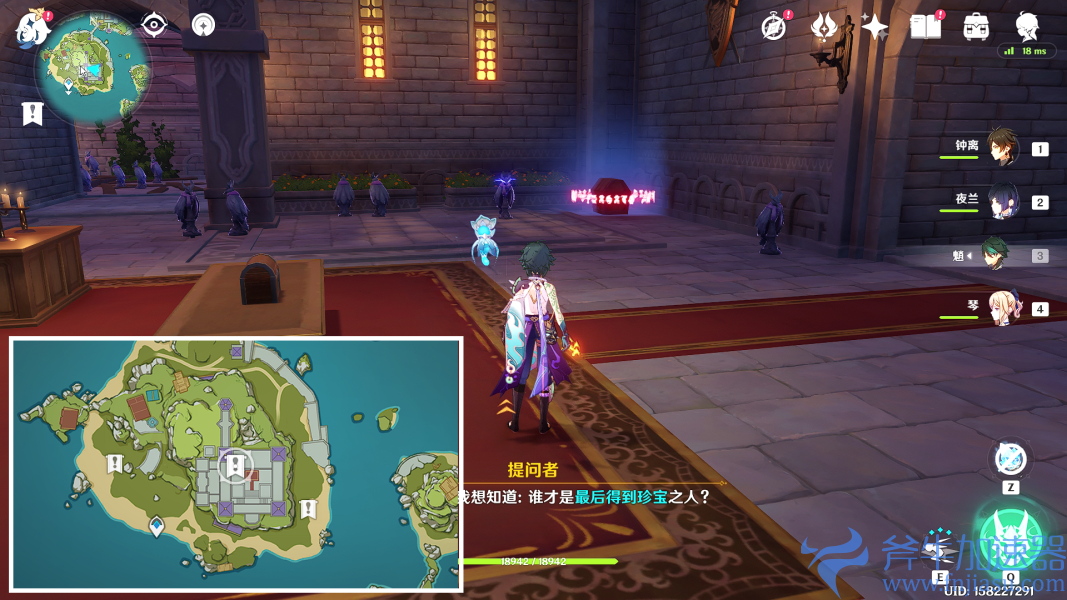Switch to party member 琴
Screen dimensions: 1067x600
click(1002, 308)
